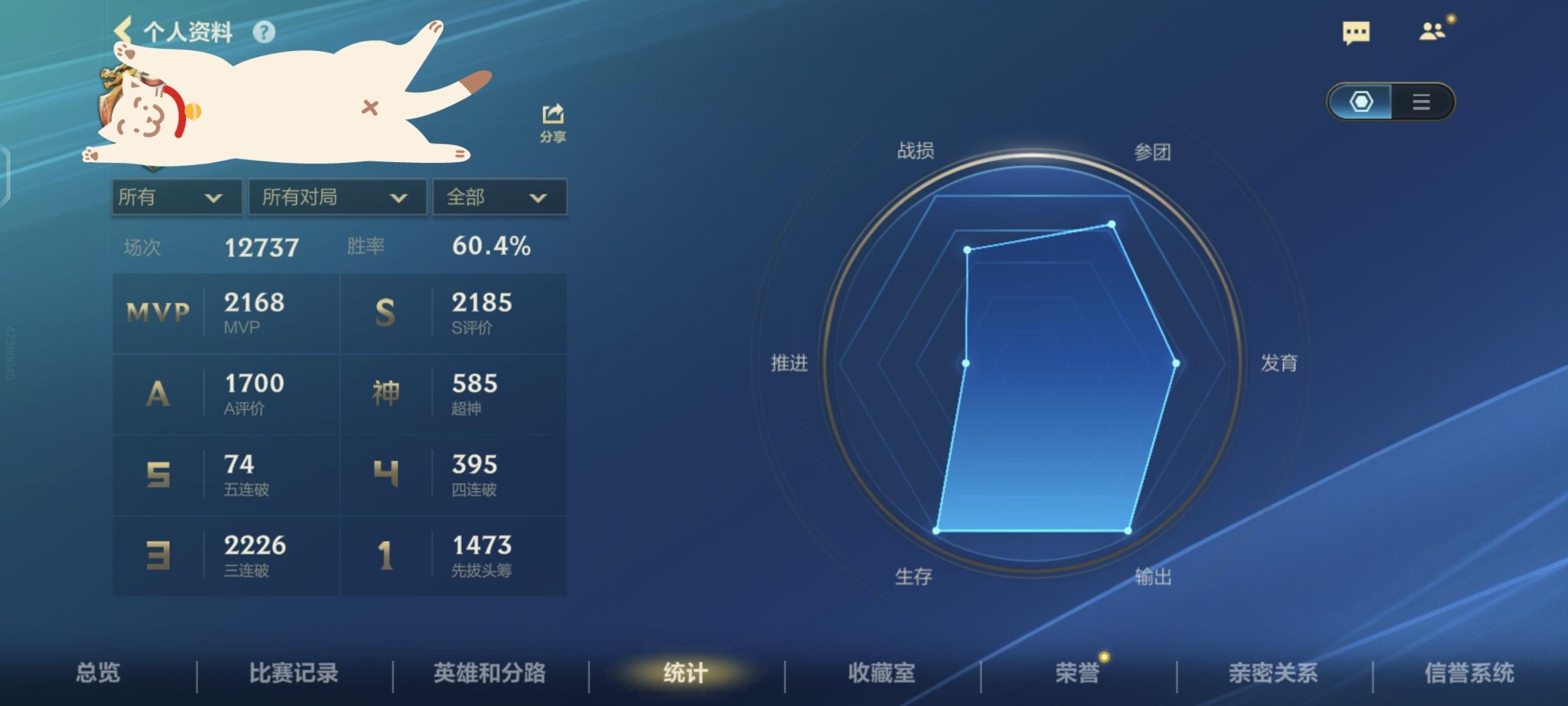Image resolution: width=1568 pixels, height=706 pixels.
Task: Switch stats display to list view
Action: coord(1420,103)
